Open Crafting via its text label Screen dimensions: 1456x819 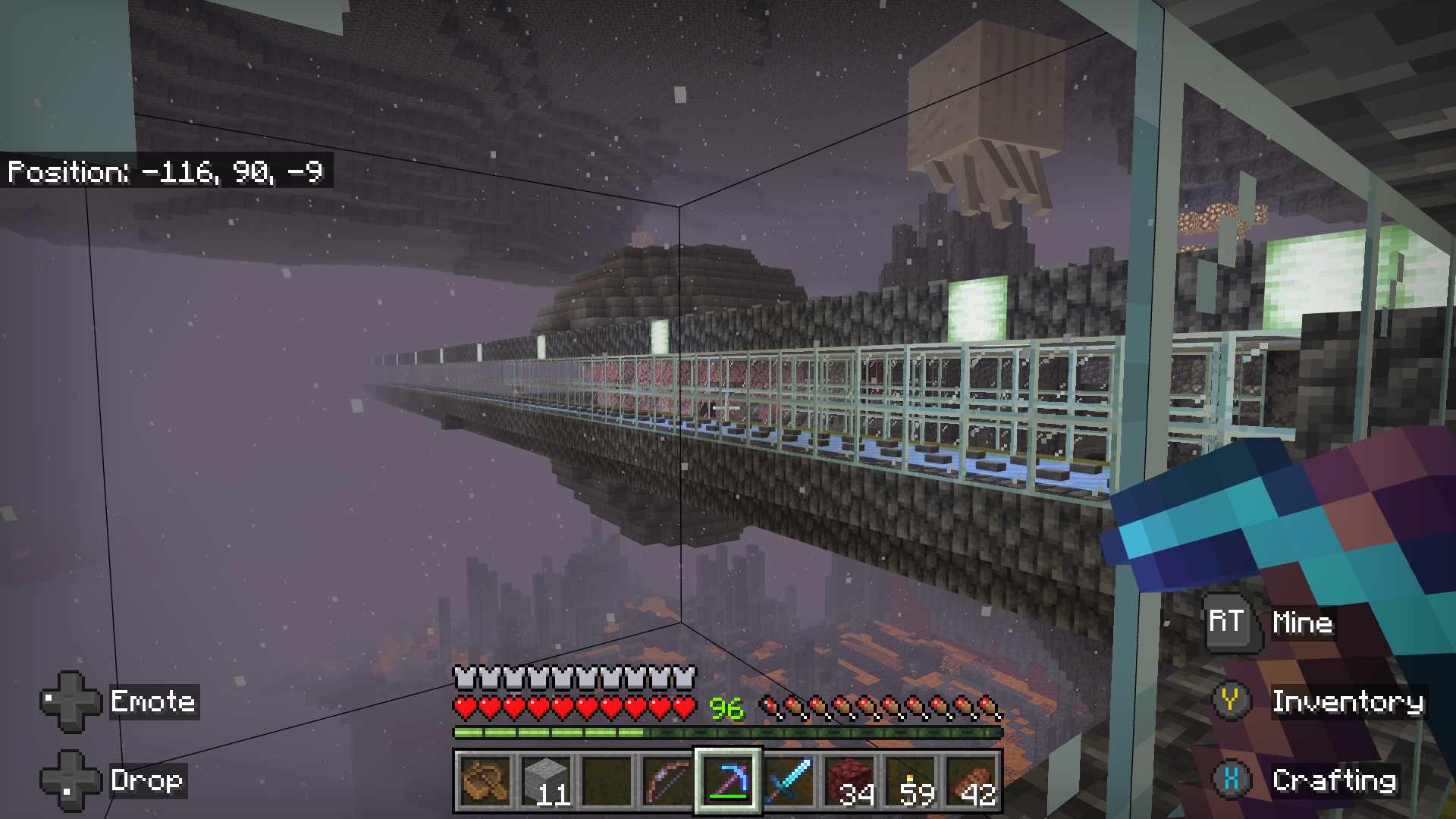(1336, 780)
